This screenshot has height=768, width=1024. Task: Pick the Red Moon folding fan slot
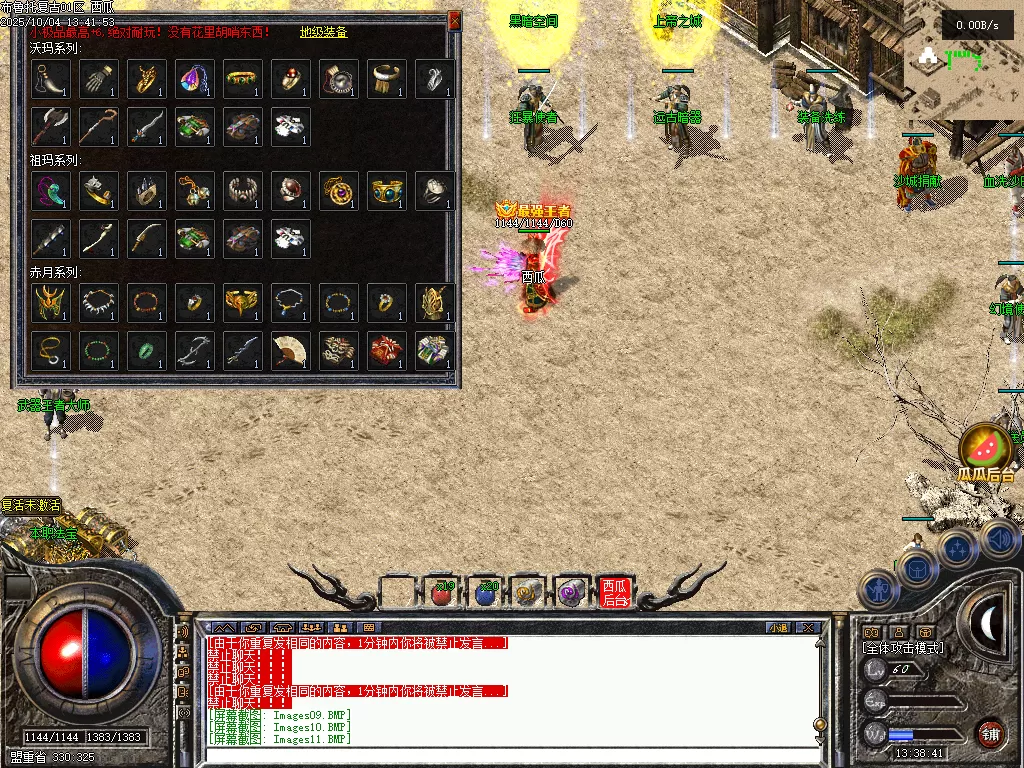pos(291,351)
